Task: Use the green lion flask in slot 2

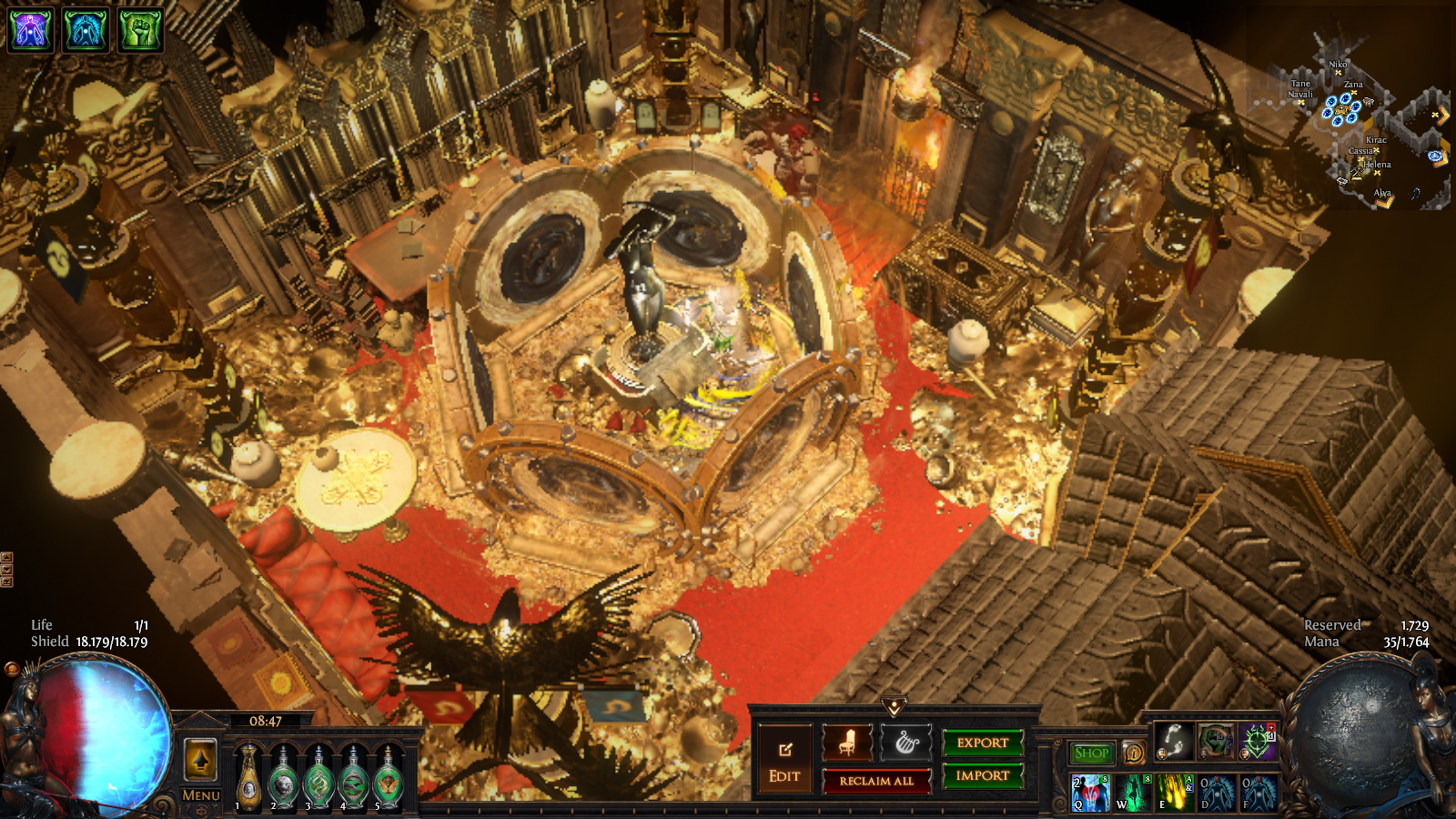Action: 284,778
